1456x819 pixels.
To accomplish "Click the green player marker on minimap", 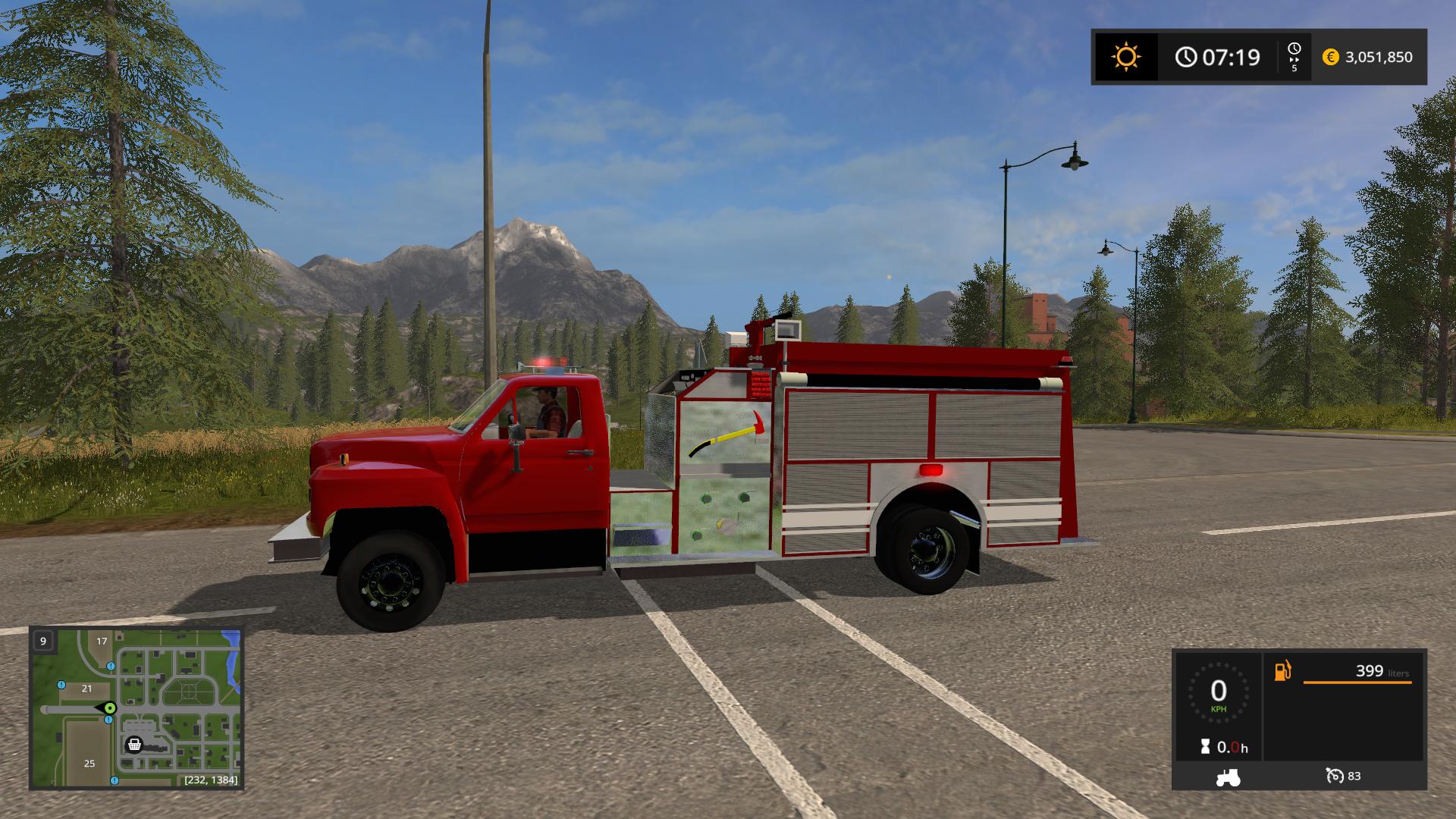I will coord(110,708).
